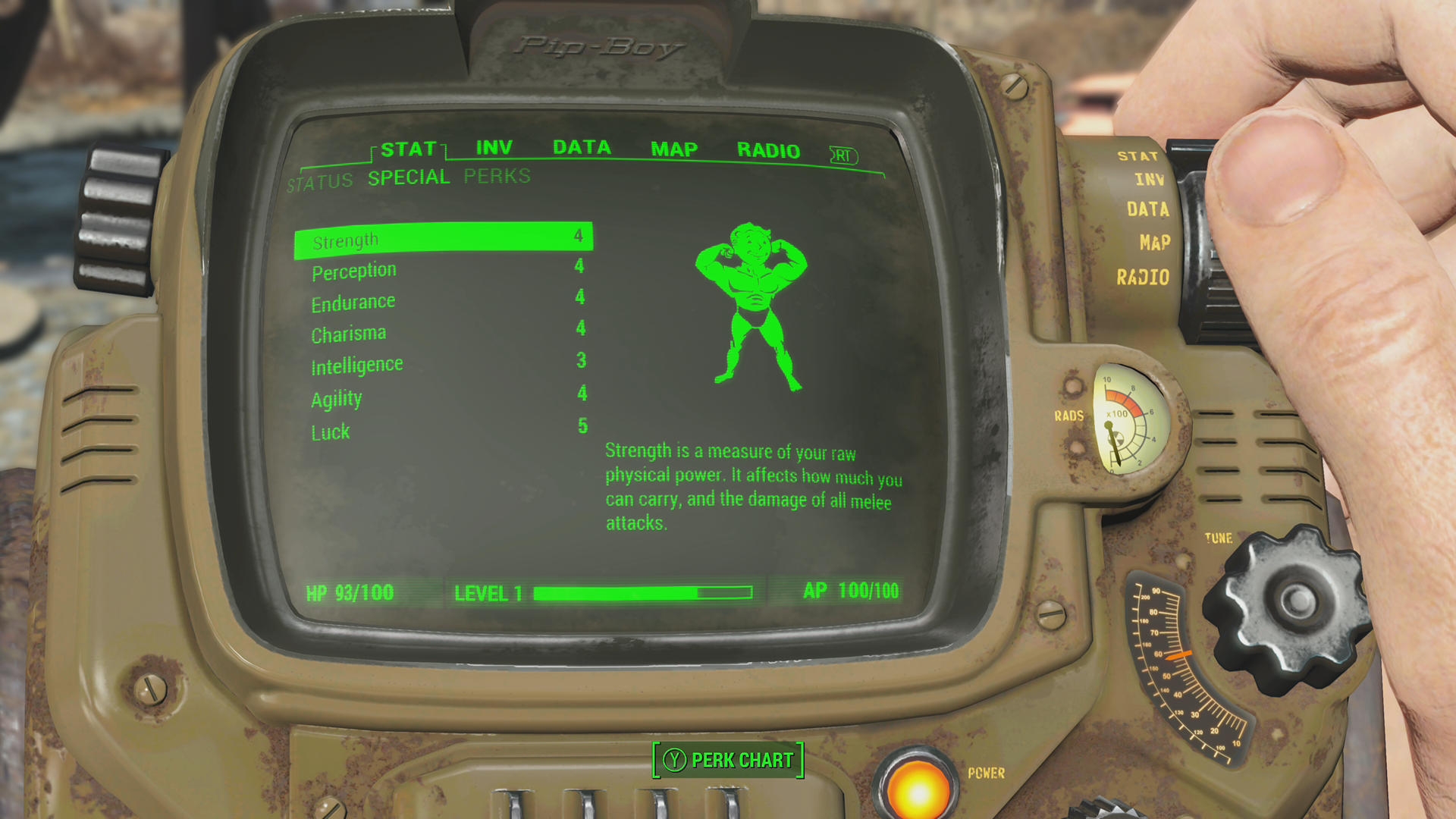Expand the Charisma stat details
Screen dimensions: 1456x819
[348, 331]
